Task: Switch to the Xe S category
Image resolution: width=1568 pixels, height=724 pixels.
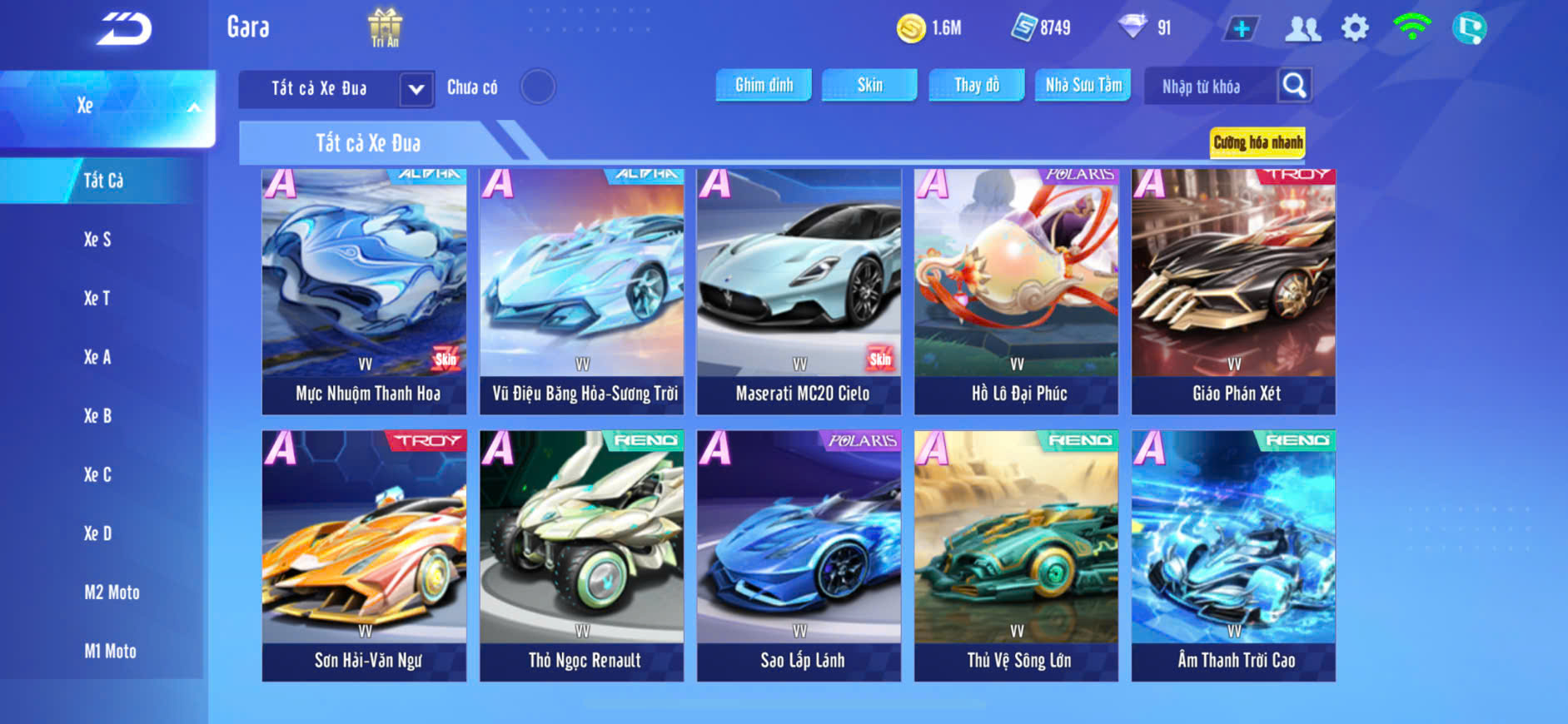Action: (97, 240)
